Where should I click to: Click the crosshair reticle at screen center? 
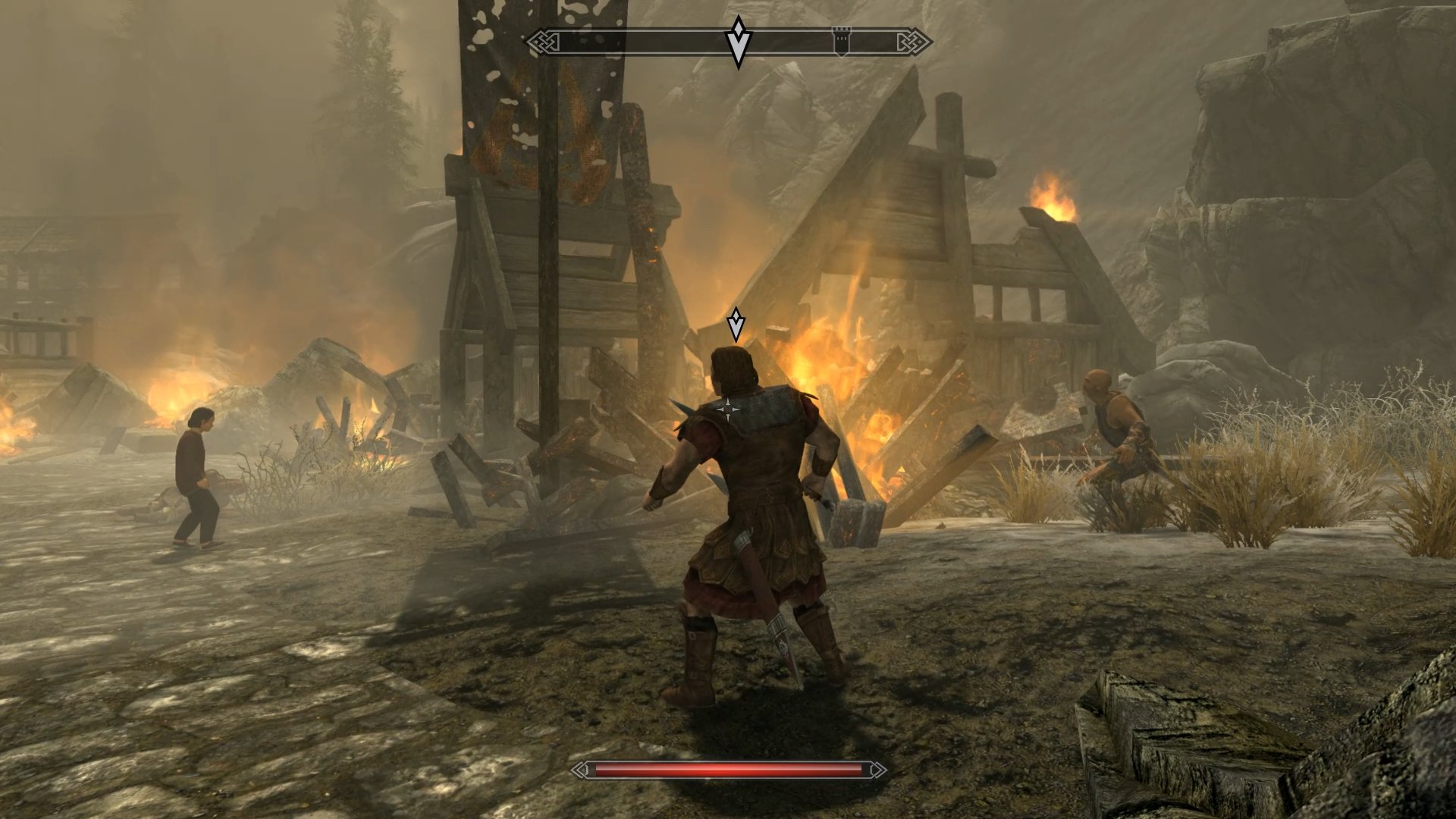[x=728, y=409]
